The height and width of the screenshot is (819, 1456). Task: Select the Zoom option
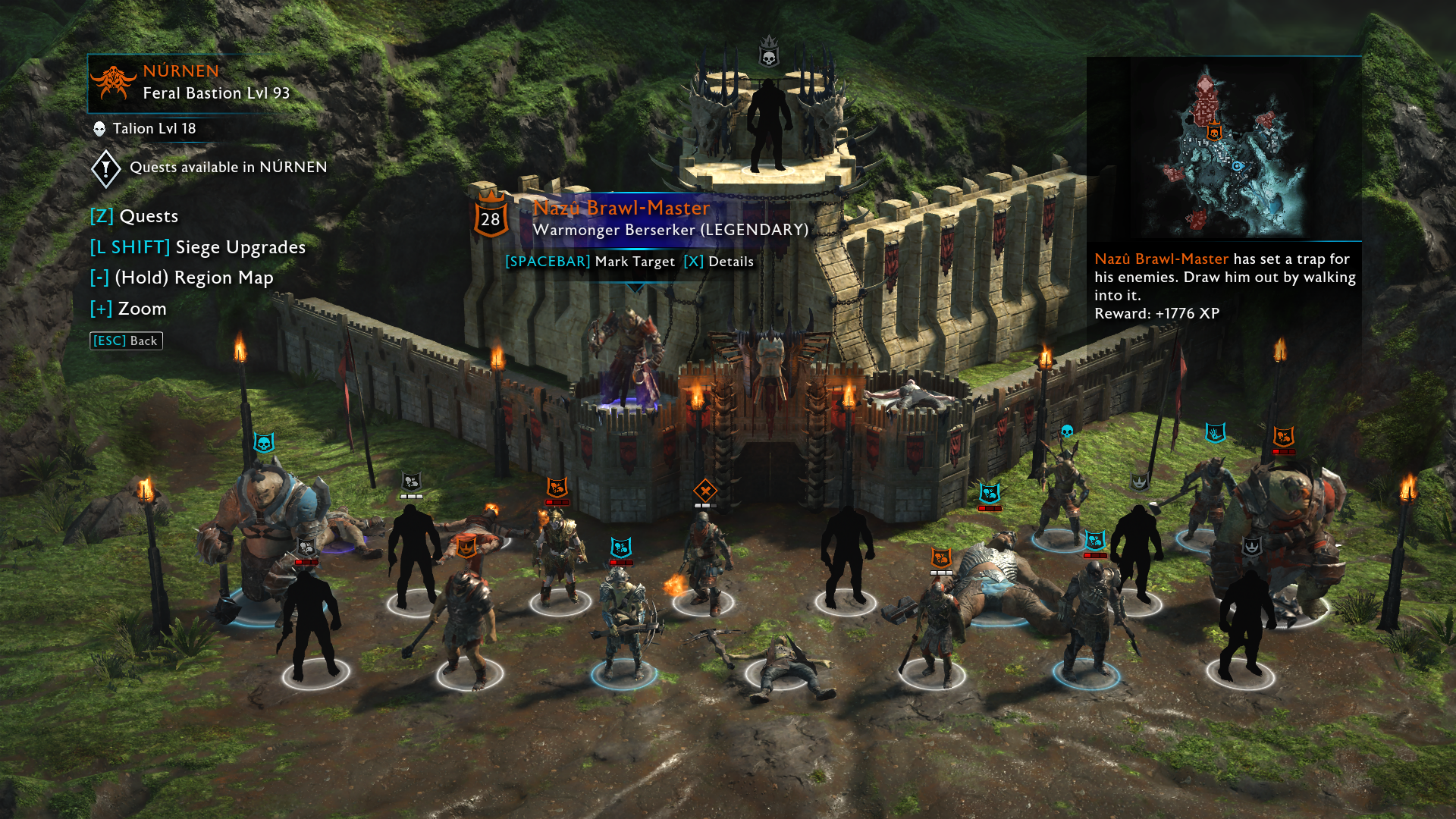[x=128, y=309]
